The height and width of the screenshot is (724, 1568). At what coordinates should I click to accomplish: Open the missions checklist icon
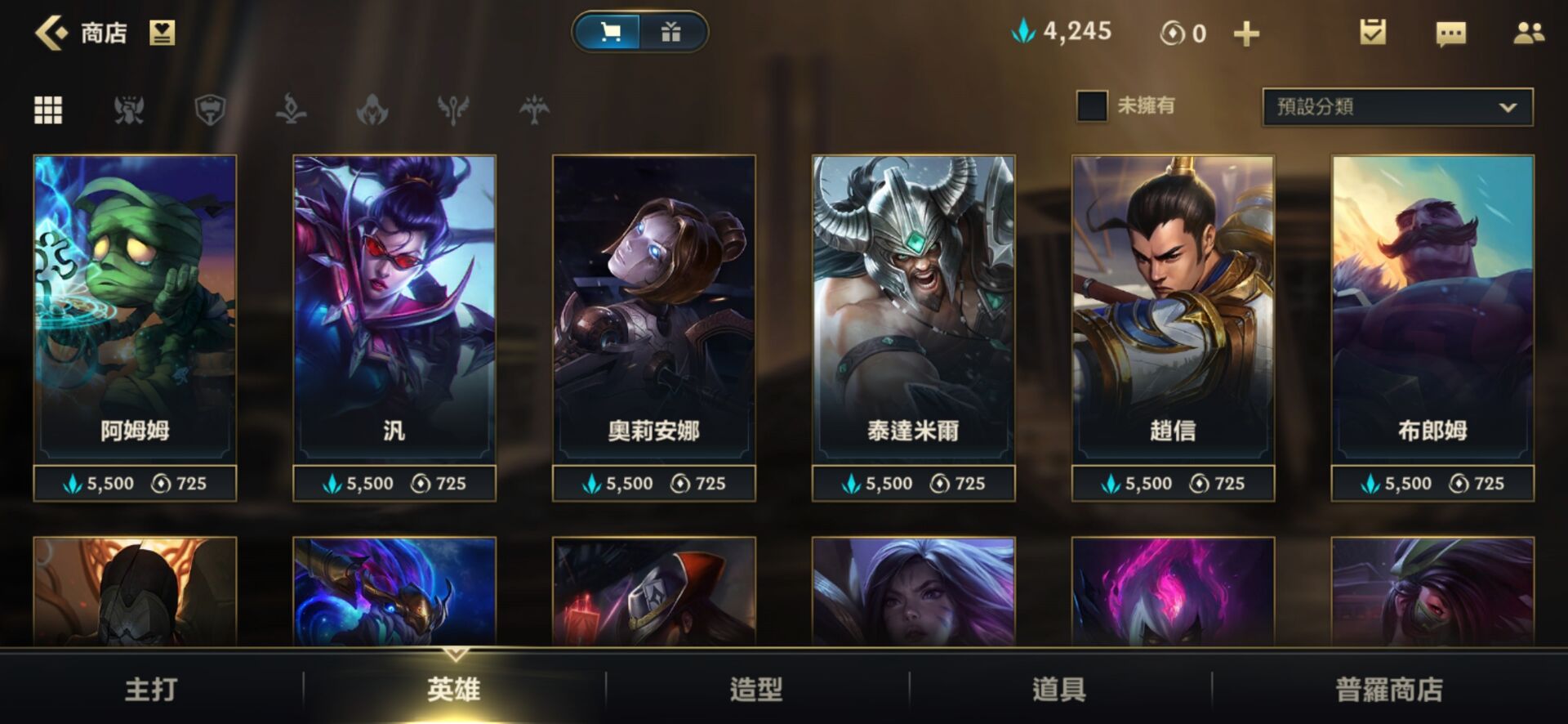click(1372, 33)
